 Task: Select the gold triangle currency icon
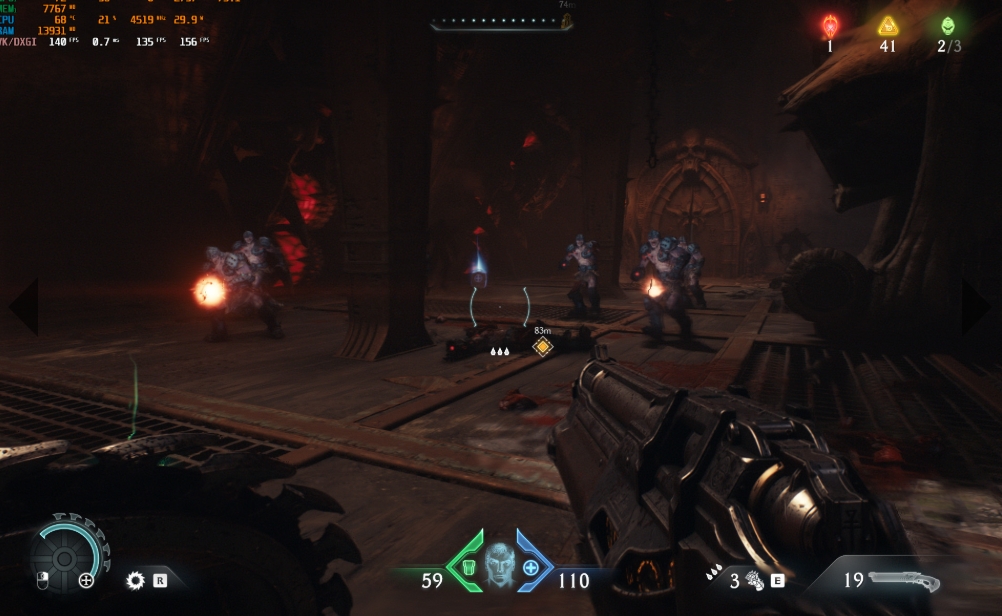[x=887, y=26]
